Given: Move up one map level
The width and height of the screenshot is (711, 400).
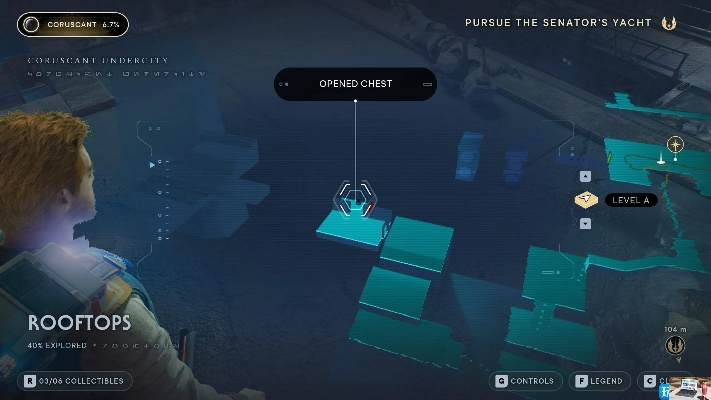Looking at the screenshot, I should pos(585,177).
